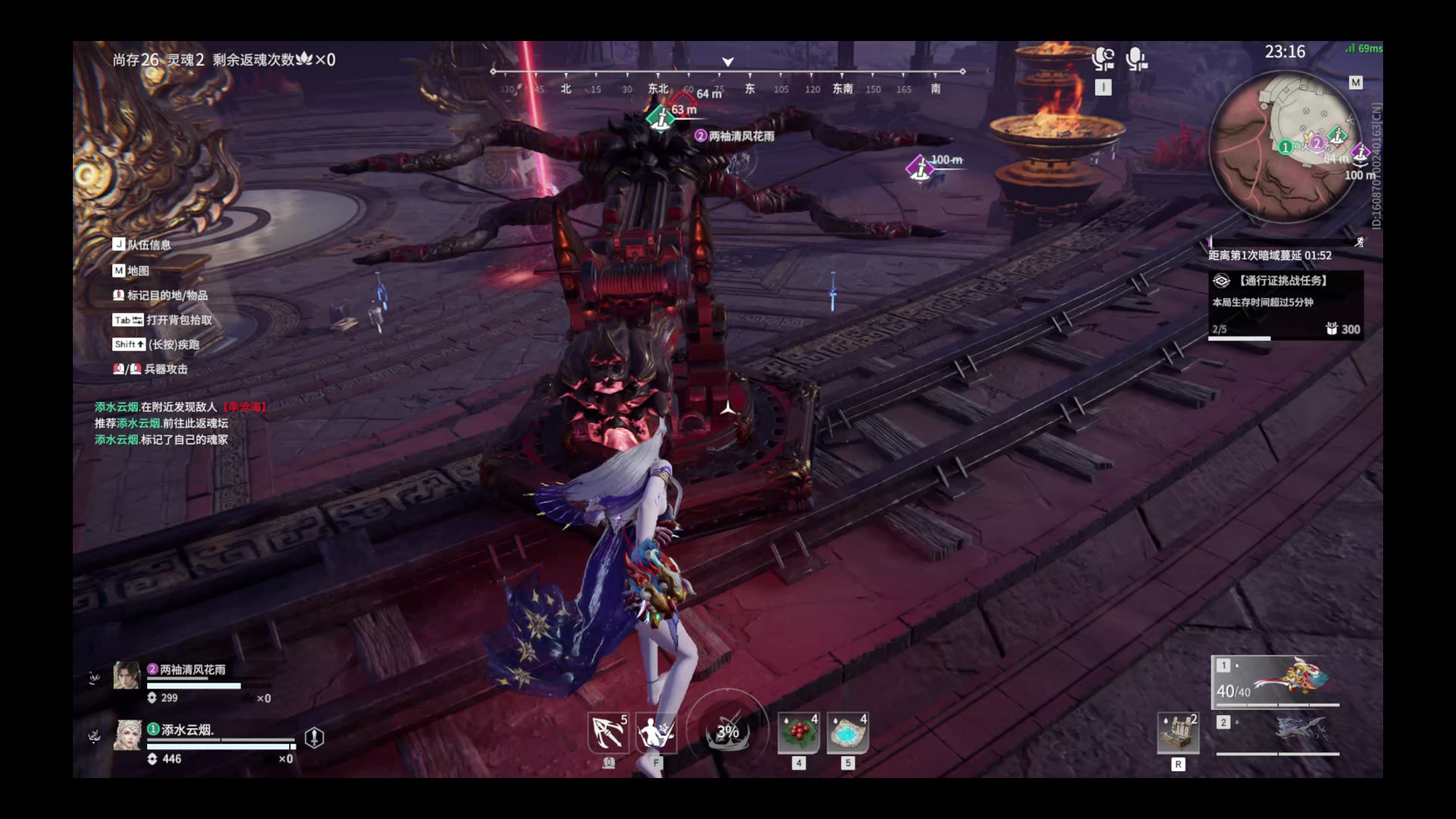Open the pass challenge mission tracker
This screenshot has height=819, width=1456.
point(1285,303)
